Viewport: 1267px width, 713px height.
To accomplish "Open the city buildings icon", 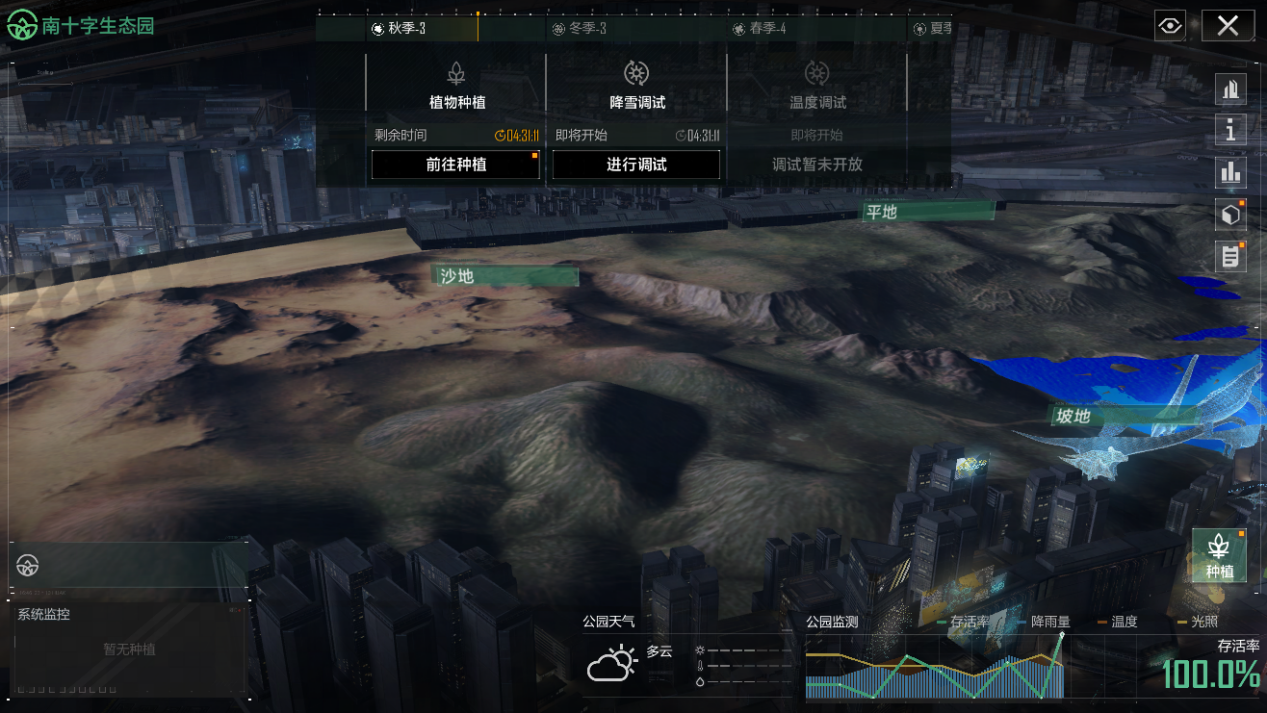I will click(x=1230, y=89).
